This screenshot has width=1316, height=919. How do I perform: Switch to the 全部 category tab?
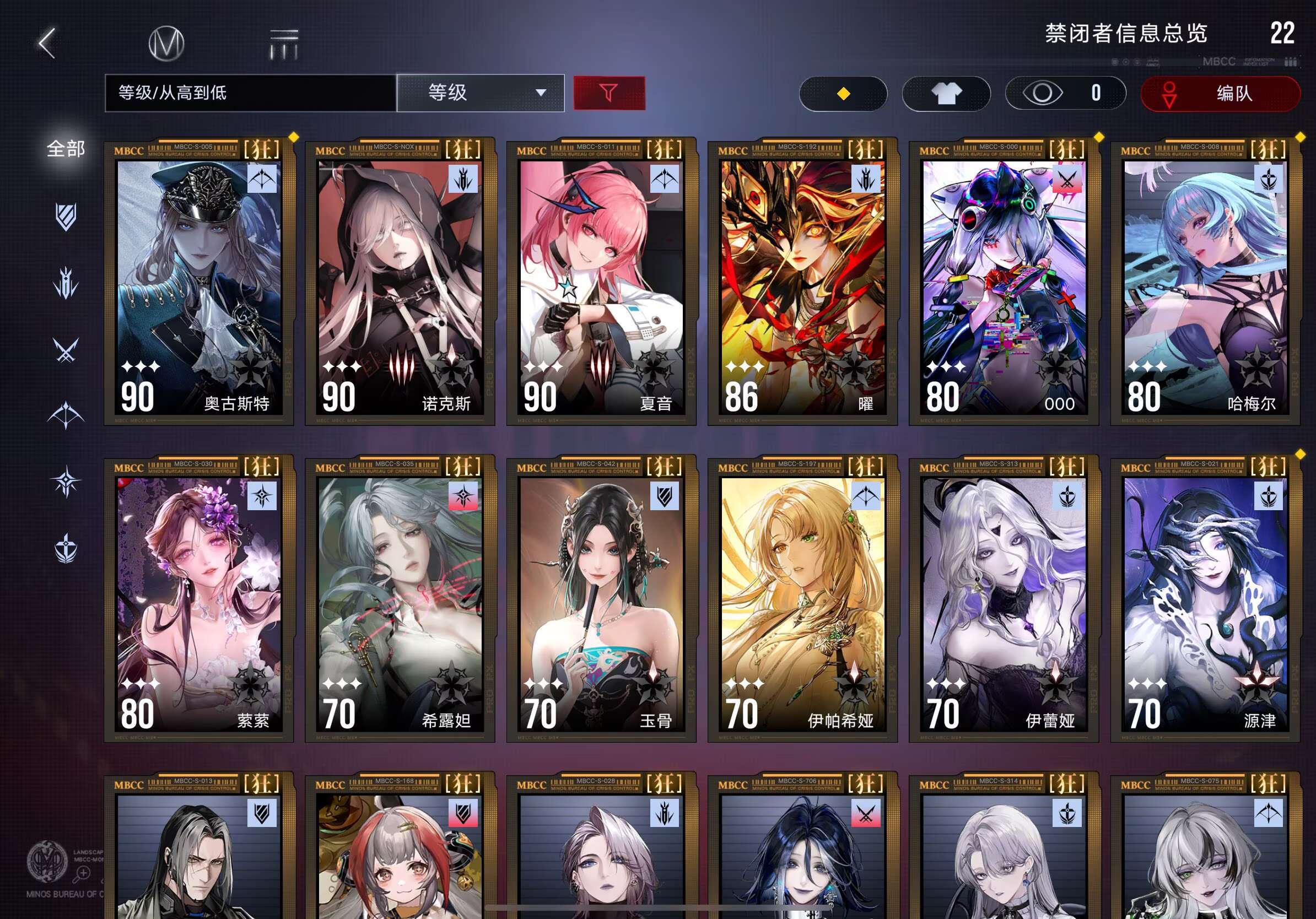pos(65,148)
